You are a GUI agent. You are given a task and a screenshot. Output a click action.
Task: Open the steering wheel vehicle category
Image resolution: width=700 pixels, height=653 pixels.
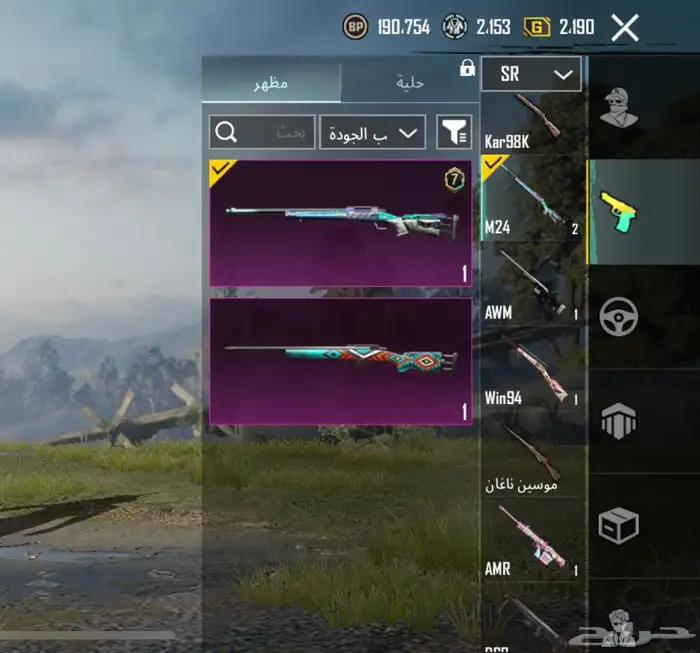coord(620,317)
